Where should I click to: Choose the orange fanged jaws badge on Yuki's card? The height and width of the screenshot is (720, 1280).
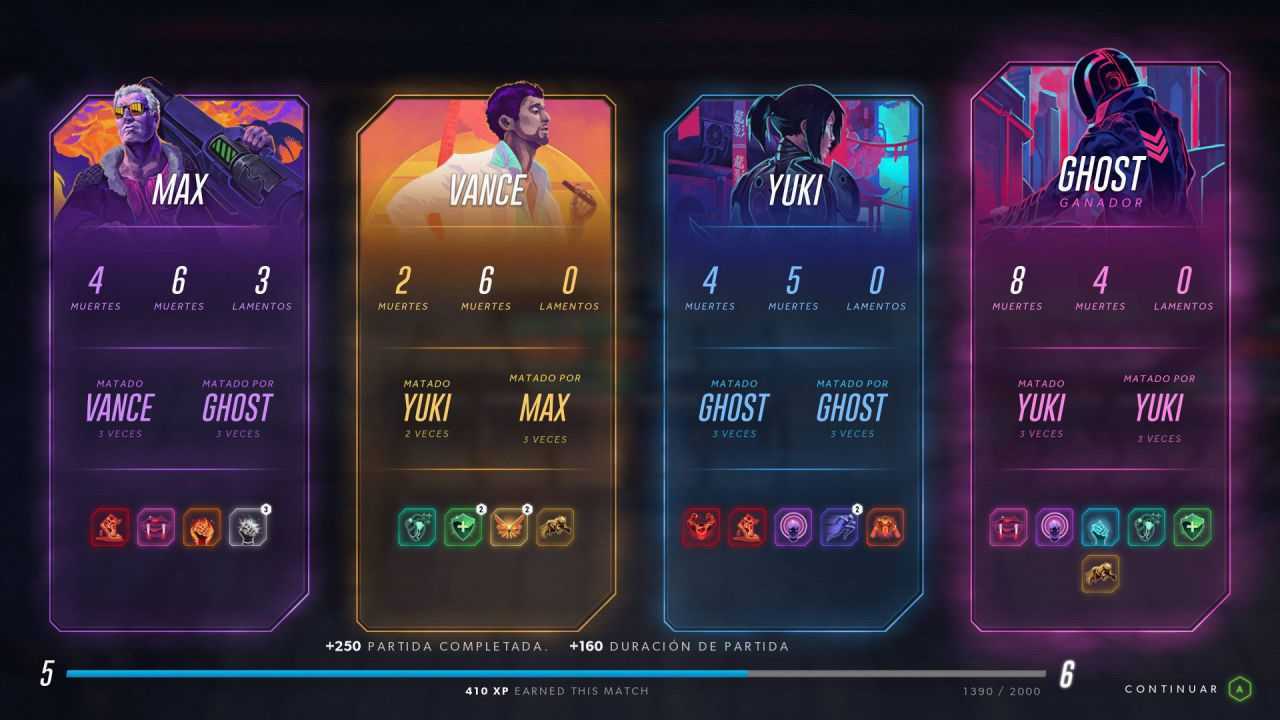pos(884,527)
